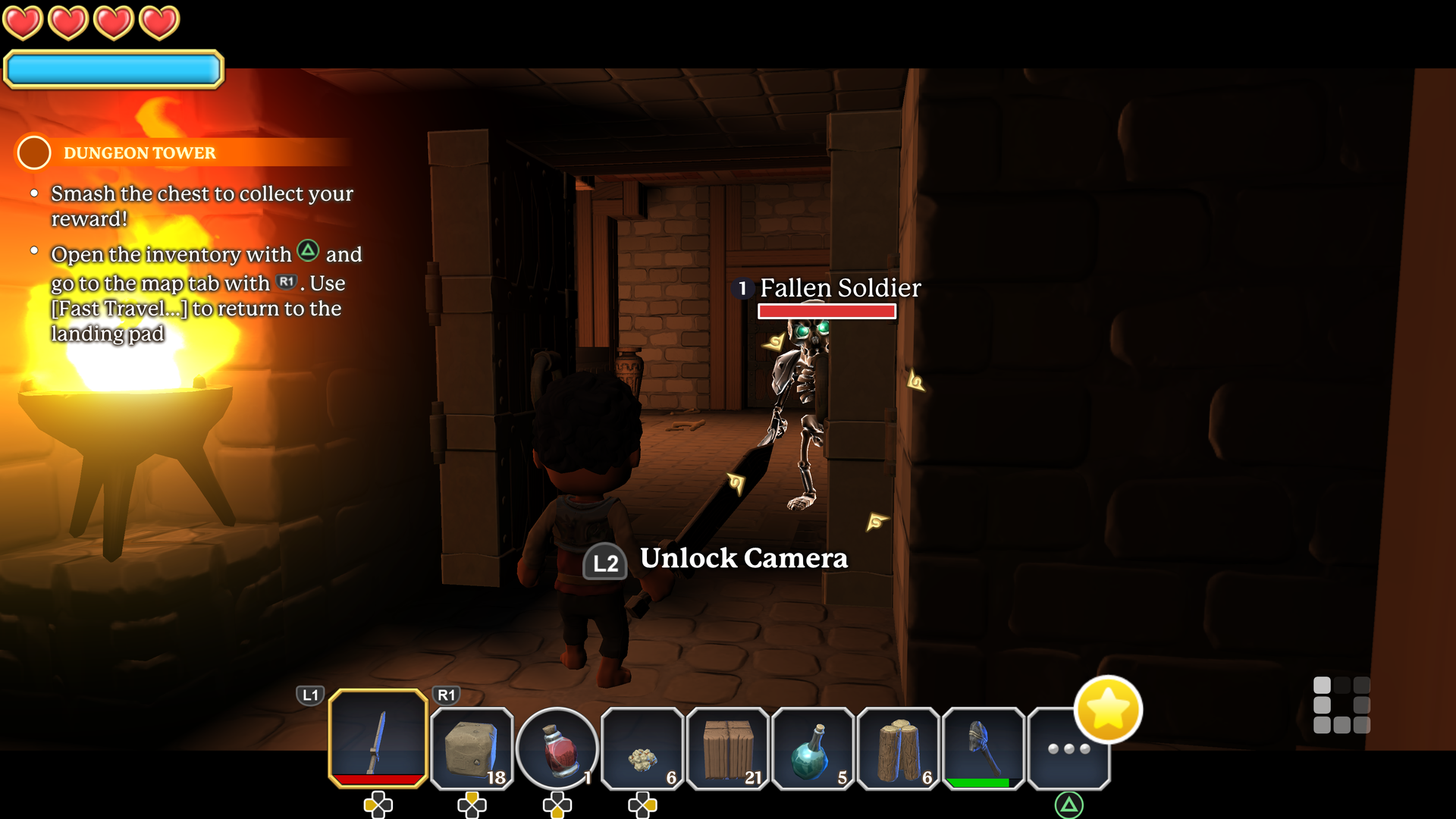The image size is (1456, 819).
Task: Click the blue mana bar under the hearts
Action: (x=112, y=69)
